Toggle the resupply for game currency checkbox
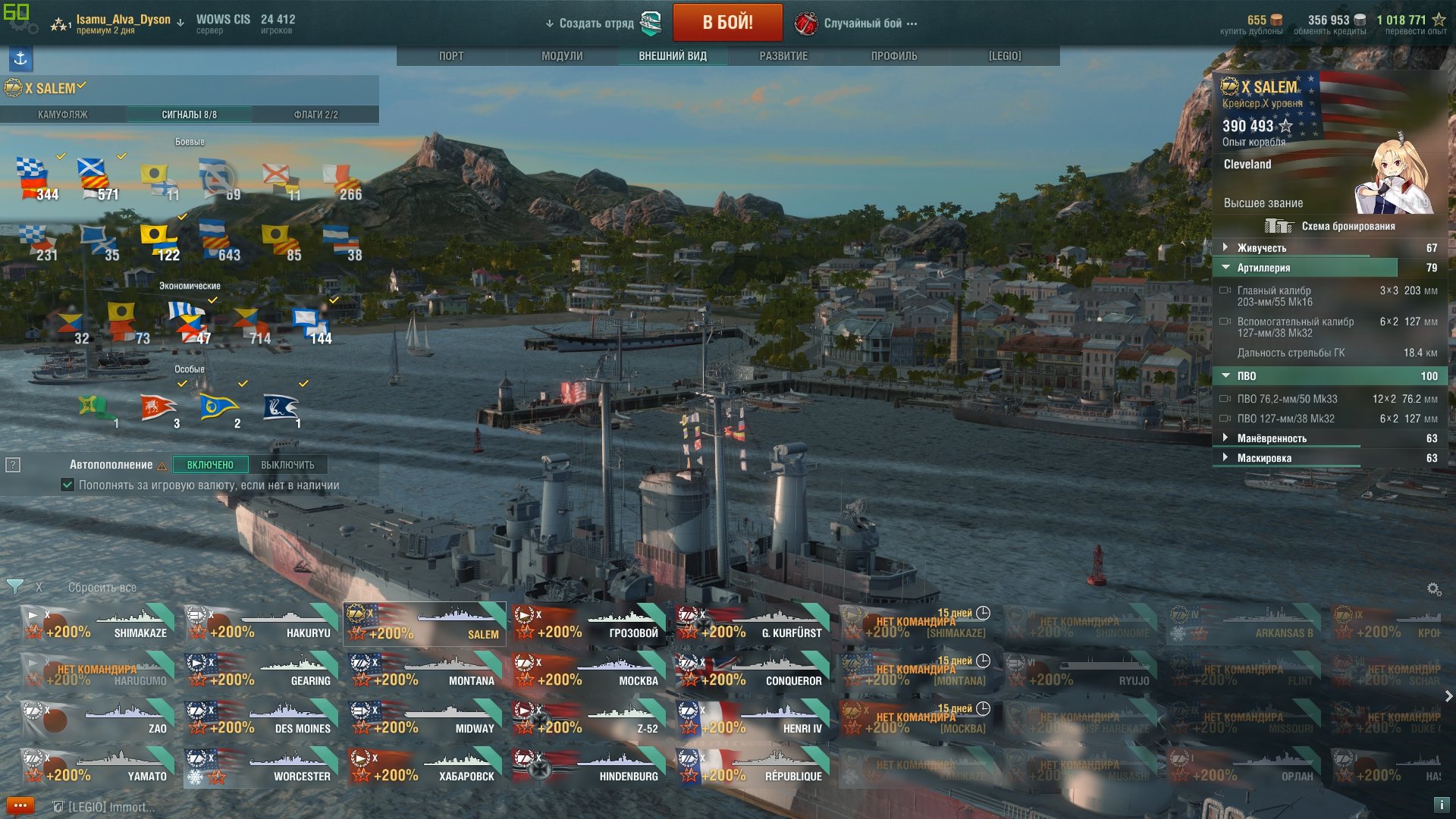The width and height of the screenshot is (1456, 819). coord(67,485)
